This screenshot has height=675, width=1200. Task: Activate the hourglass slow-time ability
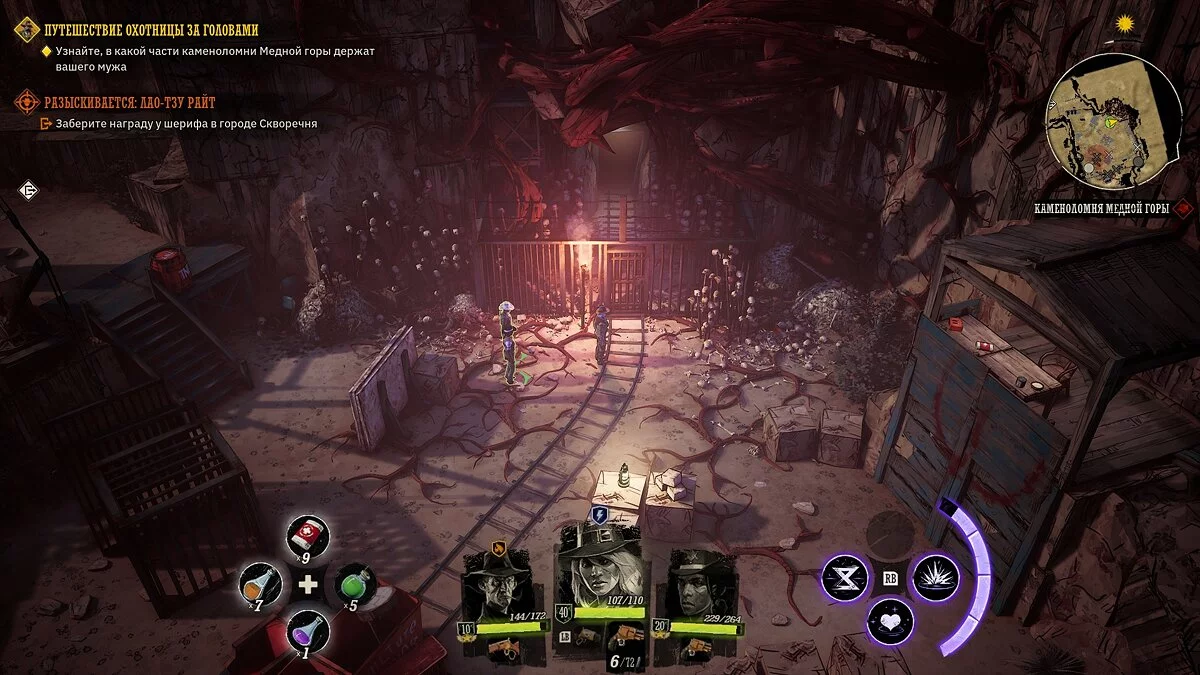(x=843, y=577)
